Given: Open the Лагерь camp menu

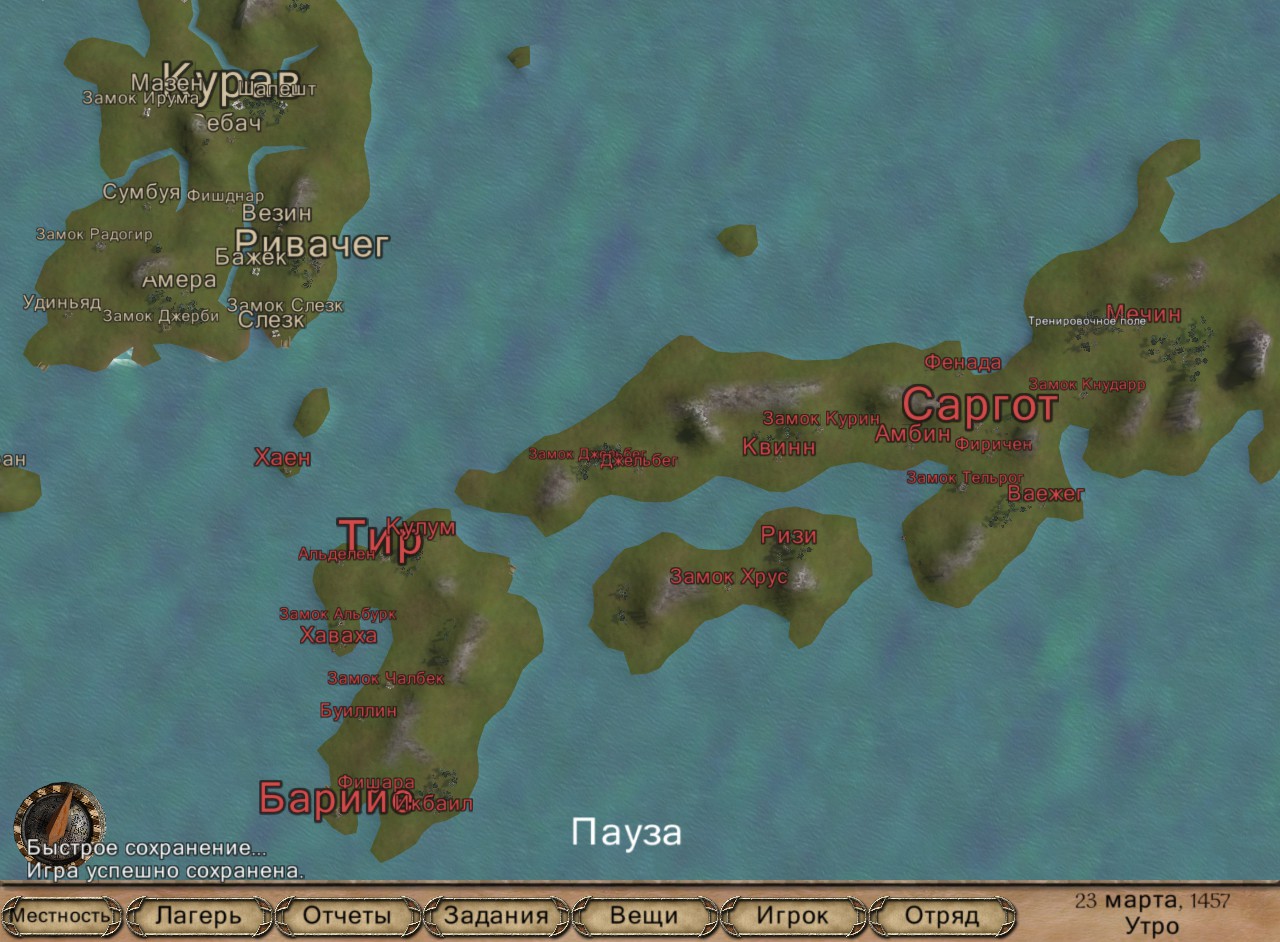Looking at the screenshot, I should pyautogui.click(x=199, y=915).
